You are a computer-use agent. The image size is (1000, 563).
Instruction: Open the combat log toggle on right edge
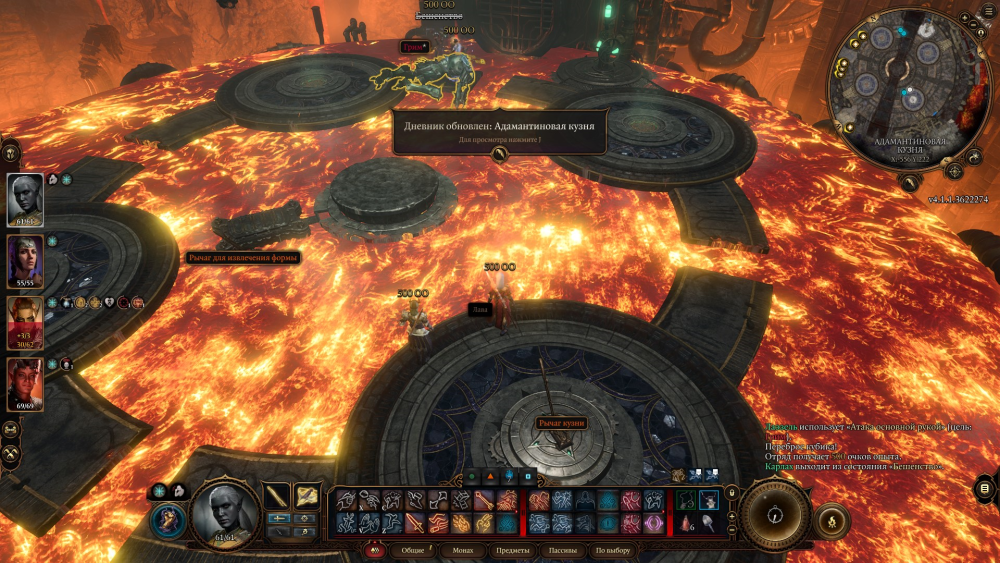(984, 487)
